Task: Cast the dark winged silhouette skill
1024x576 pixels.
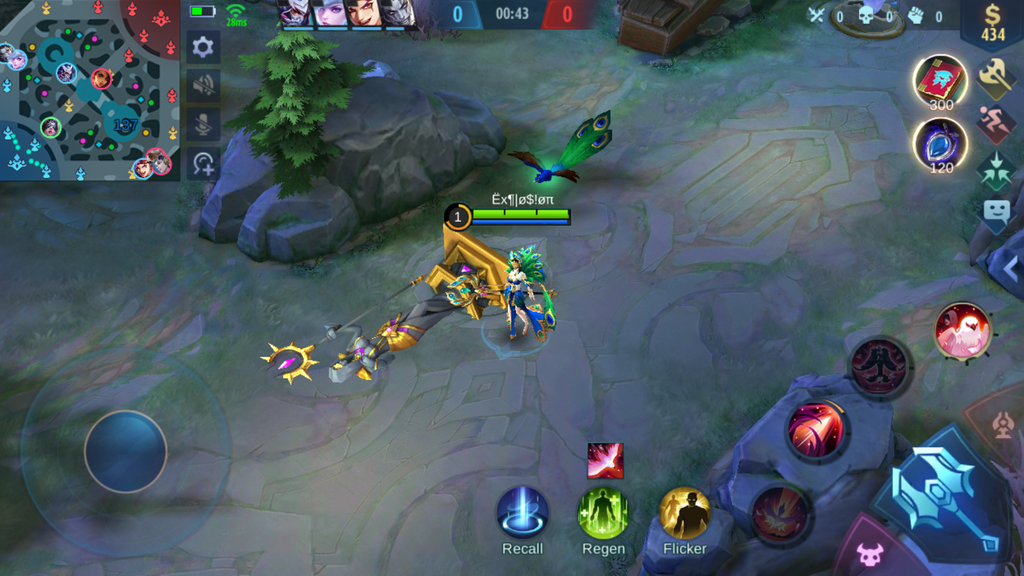Action: [x=879, y=366]
